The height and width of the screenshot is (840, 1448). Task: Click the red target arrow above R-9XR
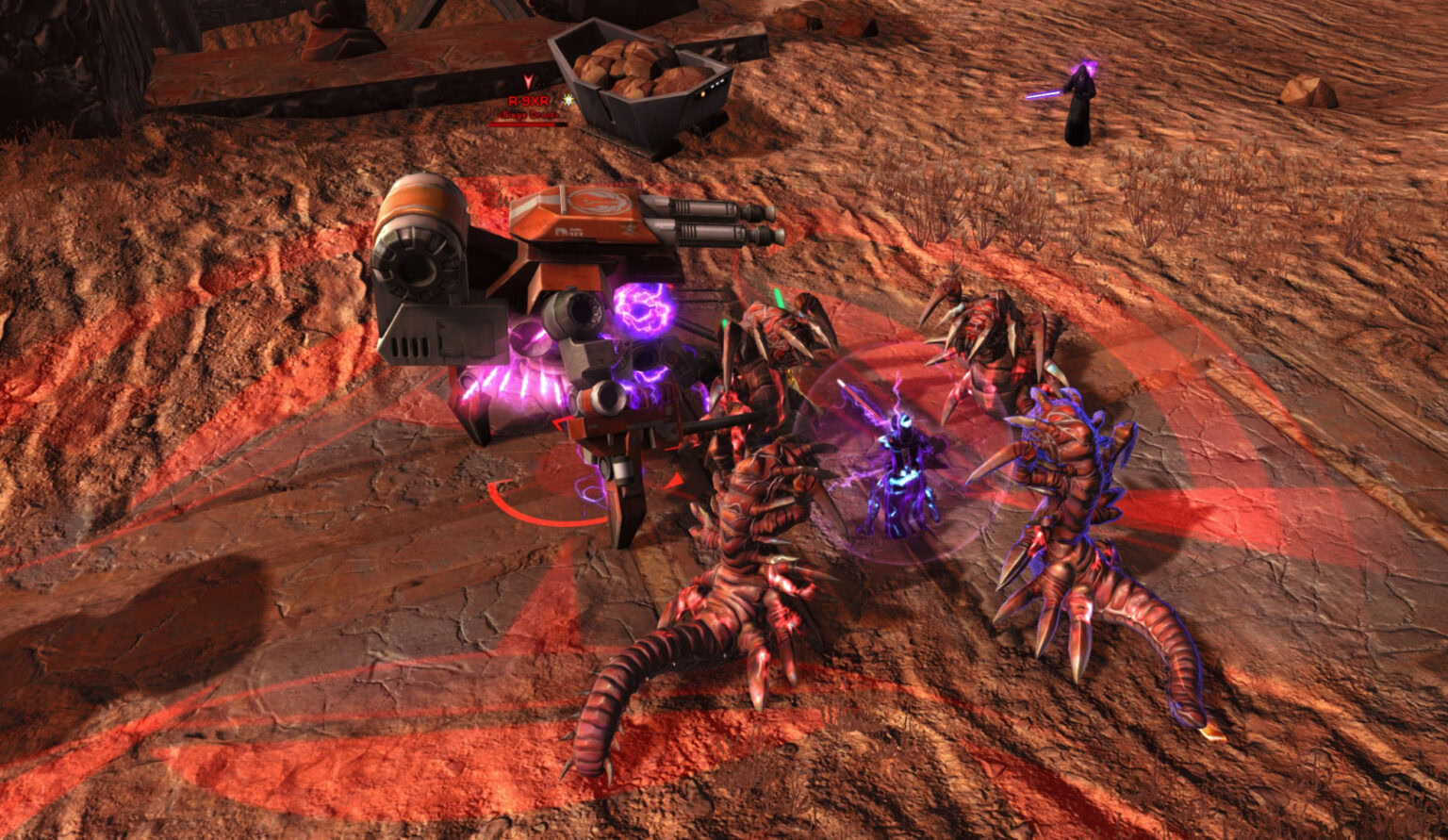click(x=529, y=81)
